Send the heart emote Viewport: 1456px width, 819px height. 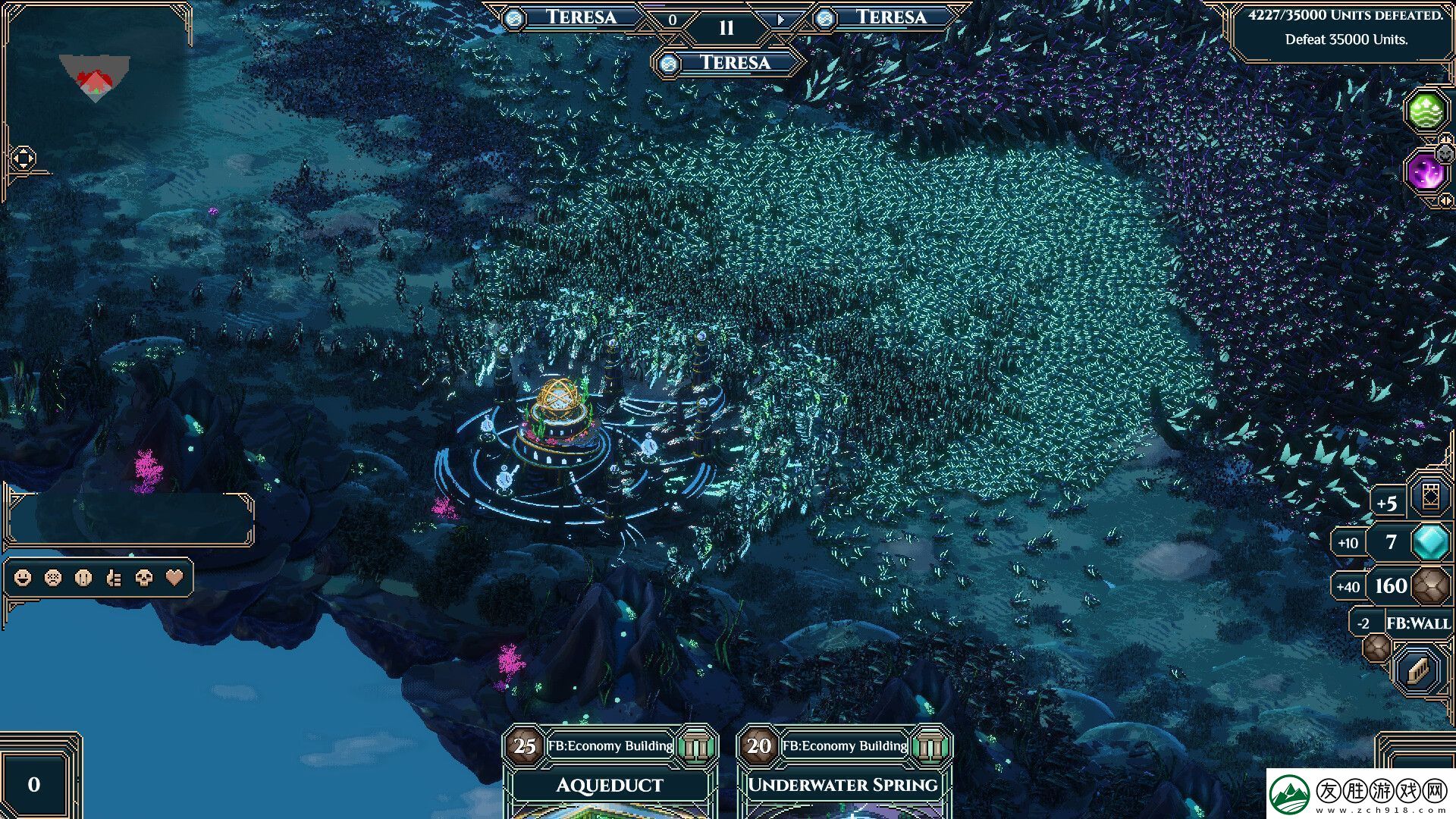tap(174, 578)
